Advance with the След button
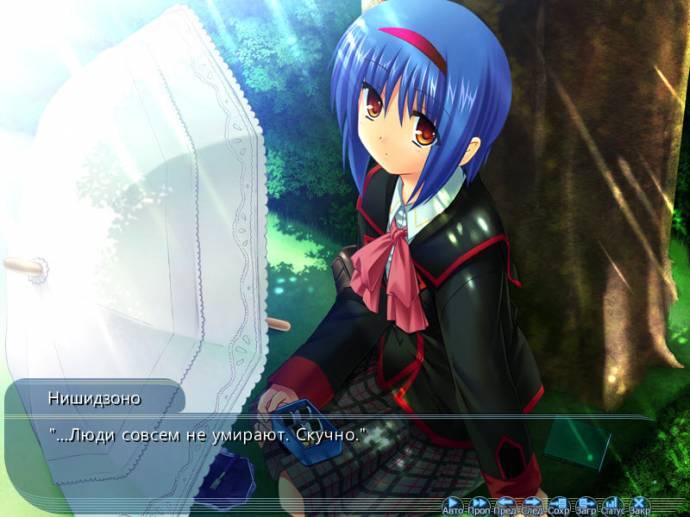The height and width of the screenshot is (517, 690). point(532,505)
